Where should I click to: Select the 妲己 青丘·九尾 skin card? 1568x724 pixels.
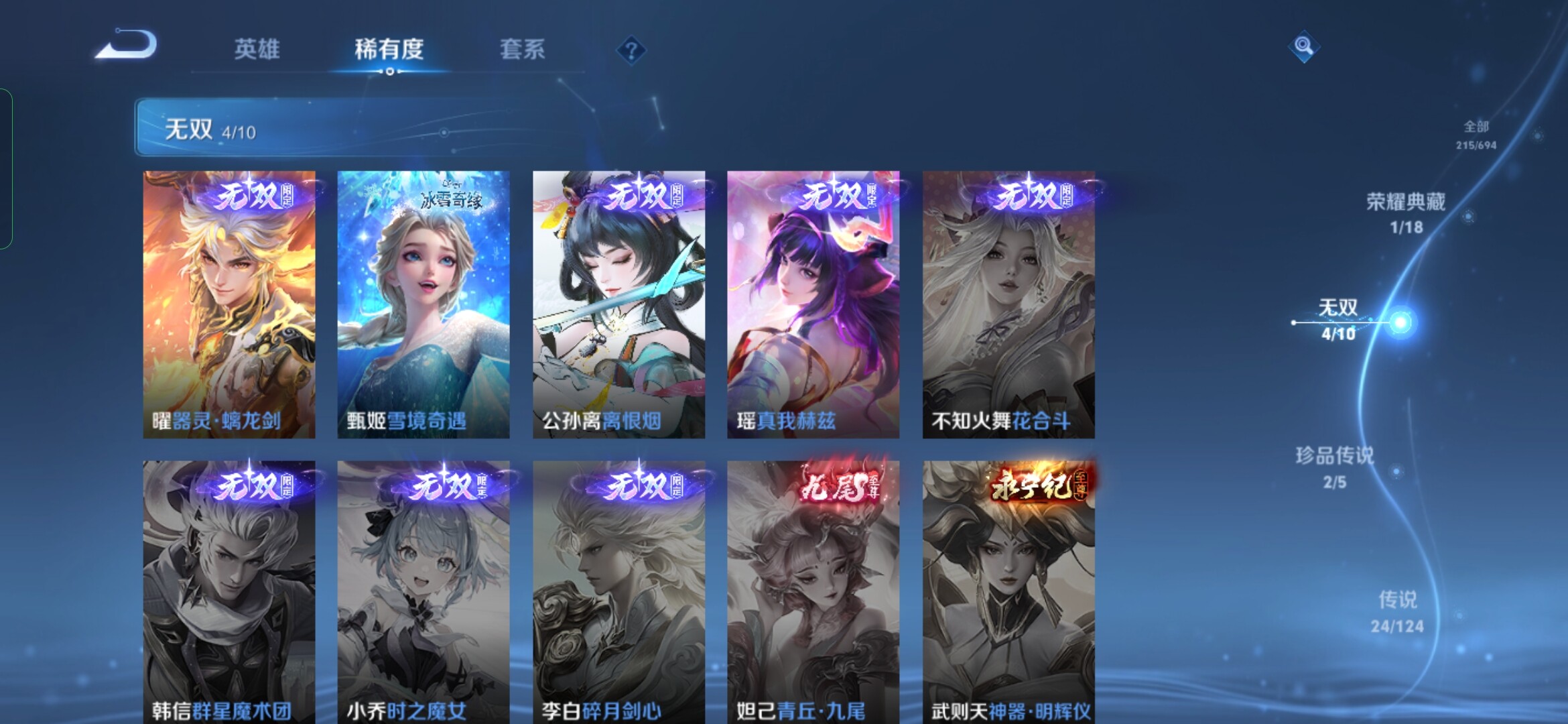click(813, 592)
